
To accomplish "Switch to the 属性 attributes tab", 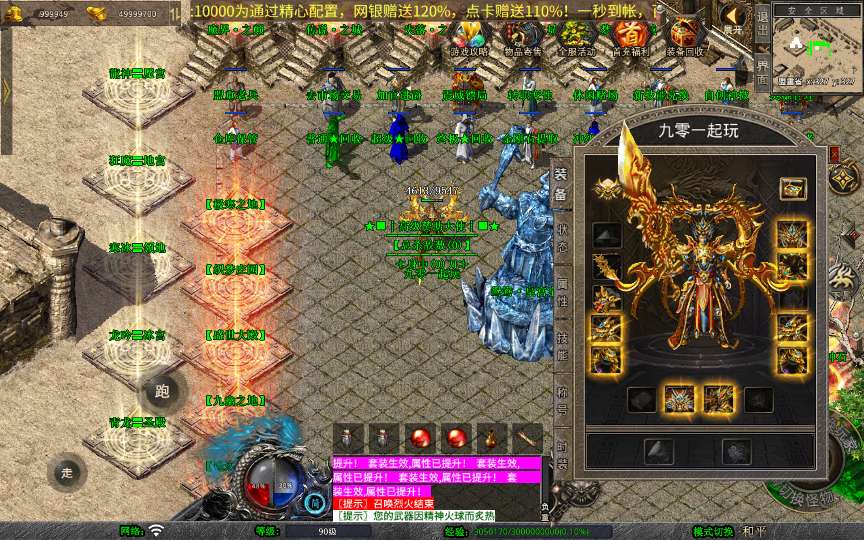I will point(562,293).
